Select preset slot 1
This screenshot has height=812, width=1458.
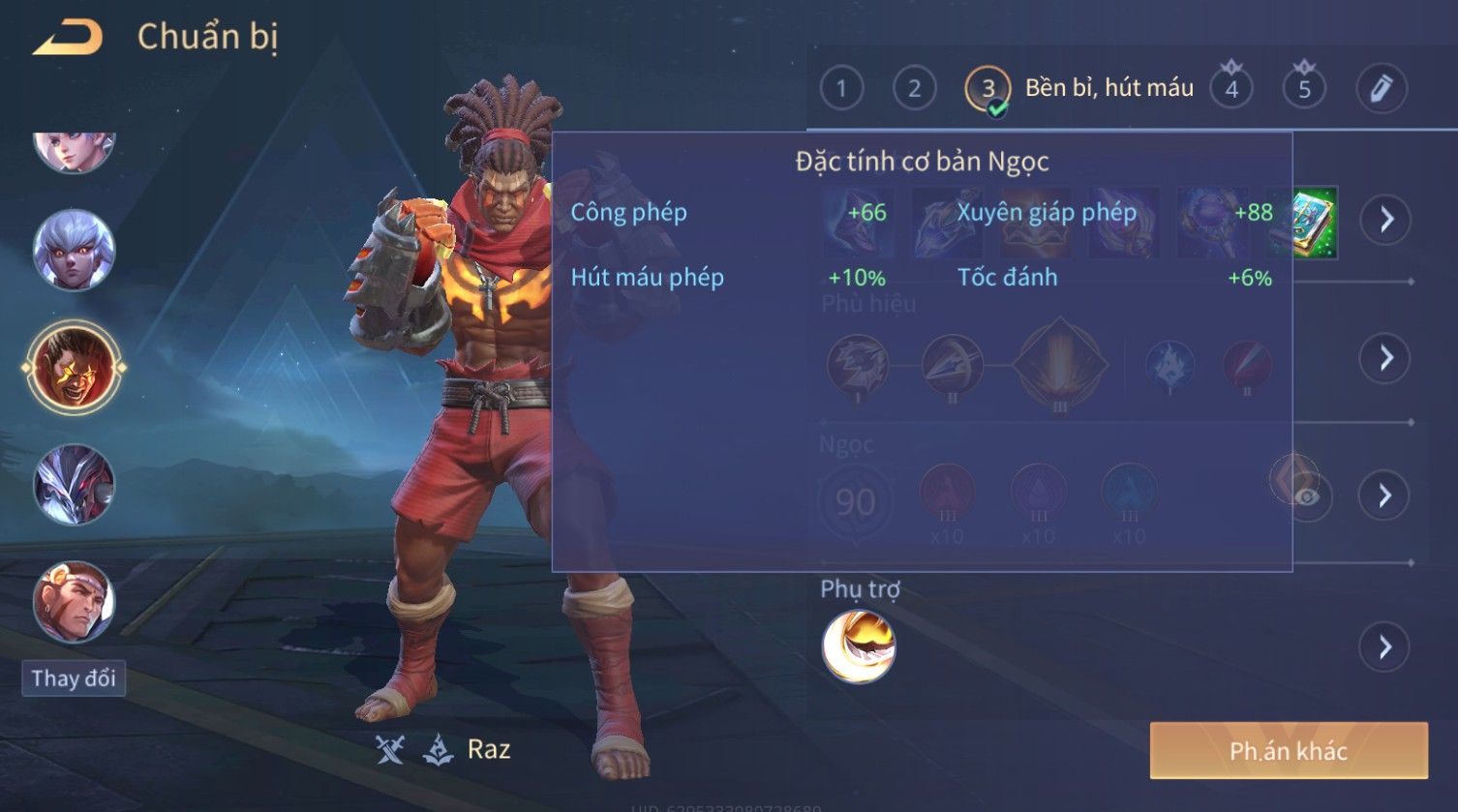click(840, 89)
